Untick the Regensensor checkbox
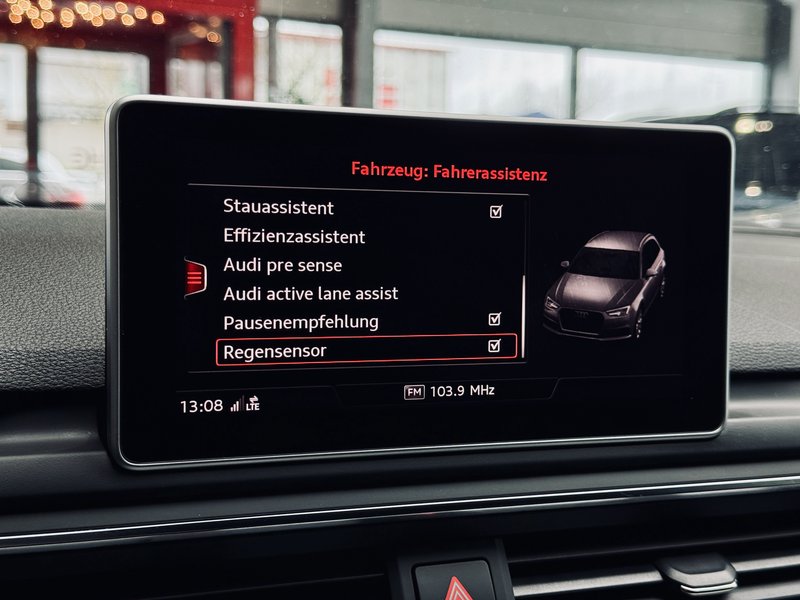The image size is (800, 600). [x=494, y=346]
